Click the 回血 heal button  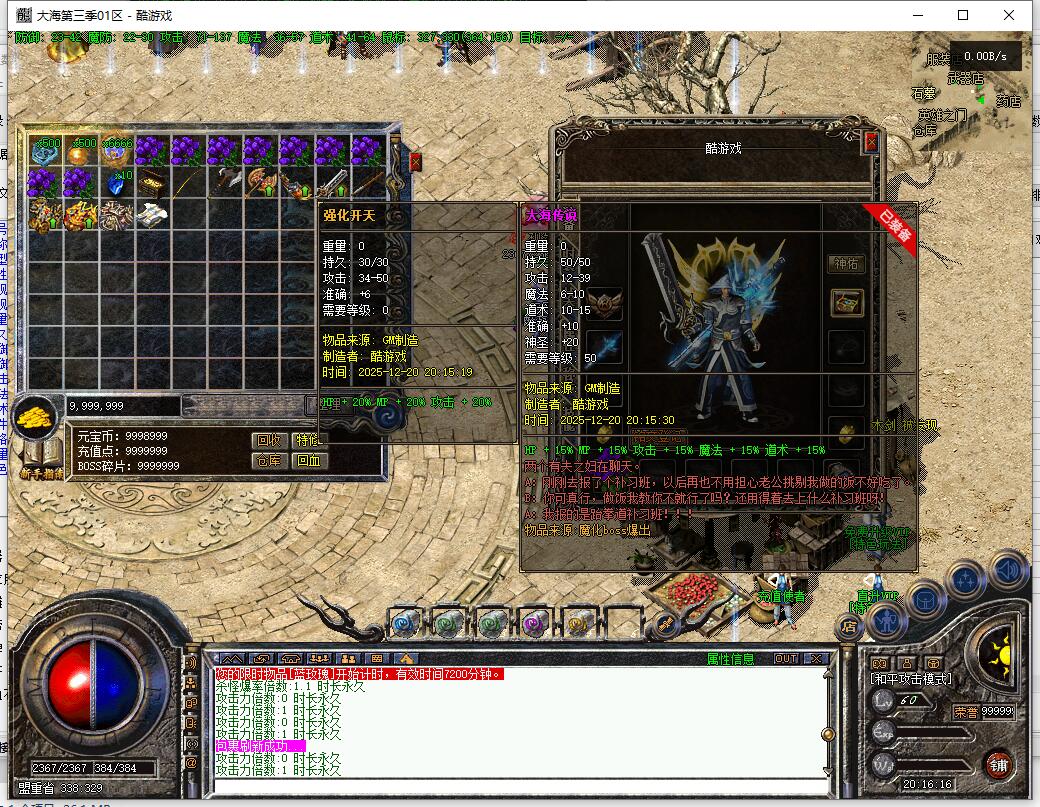[x=309, y=460]
